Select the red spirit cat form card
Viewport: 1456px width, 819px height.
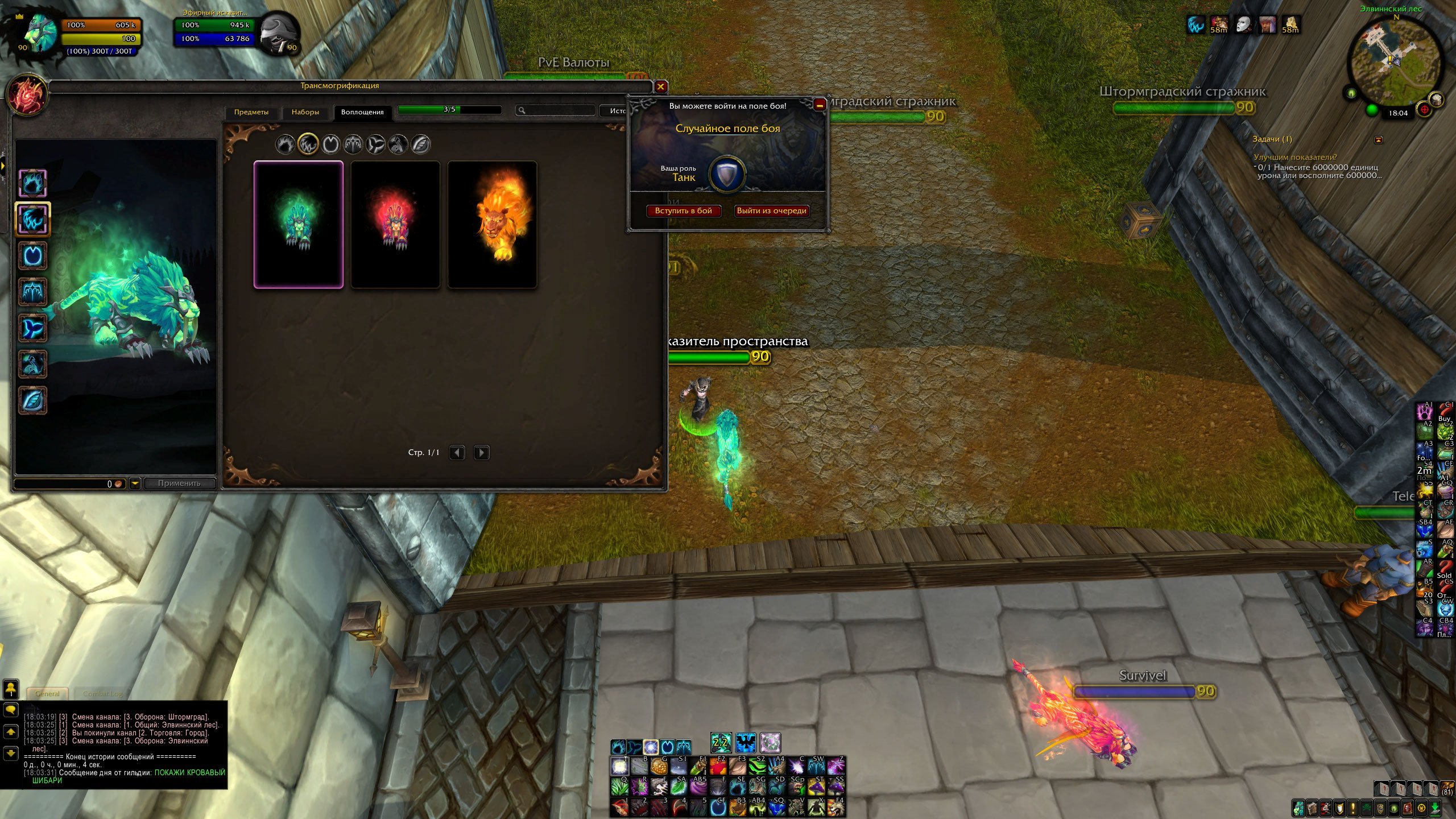pos(395,225)
